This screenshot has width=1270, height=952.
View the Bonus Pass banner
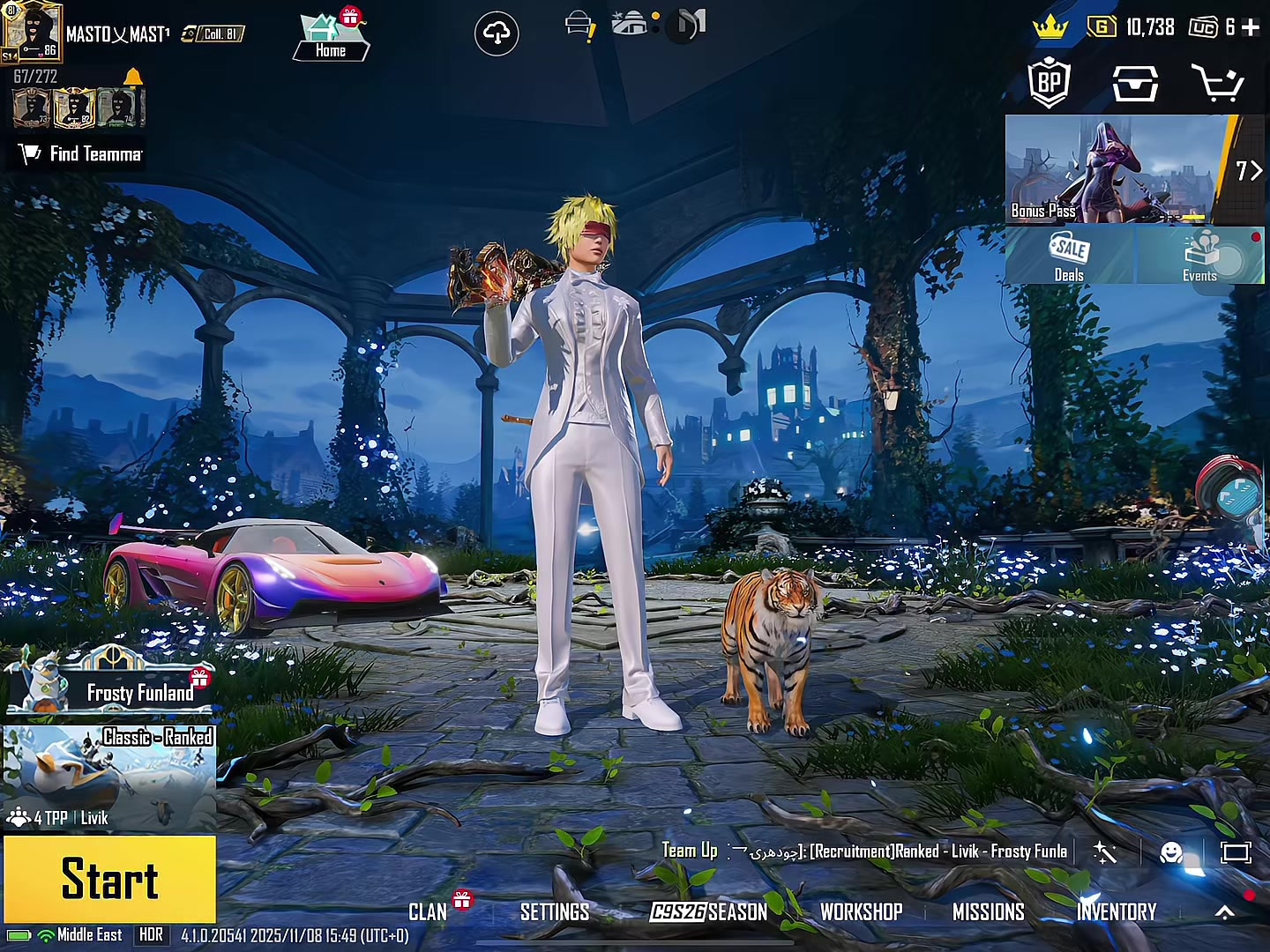tap(1116, 169)
